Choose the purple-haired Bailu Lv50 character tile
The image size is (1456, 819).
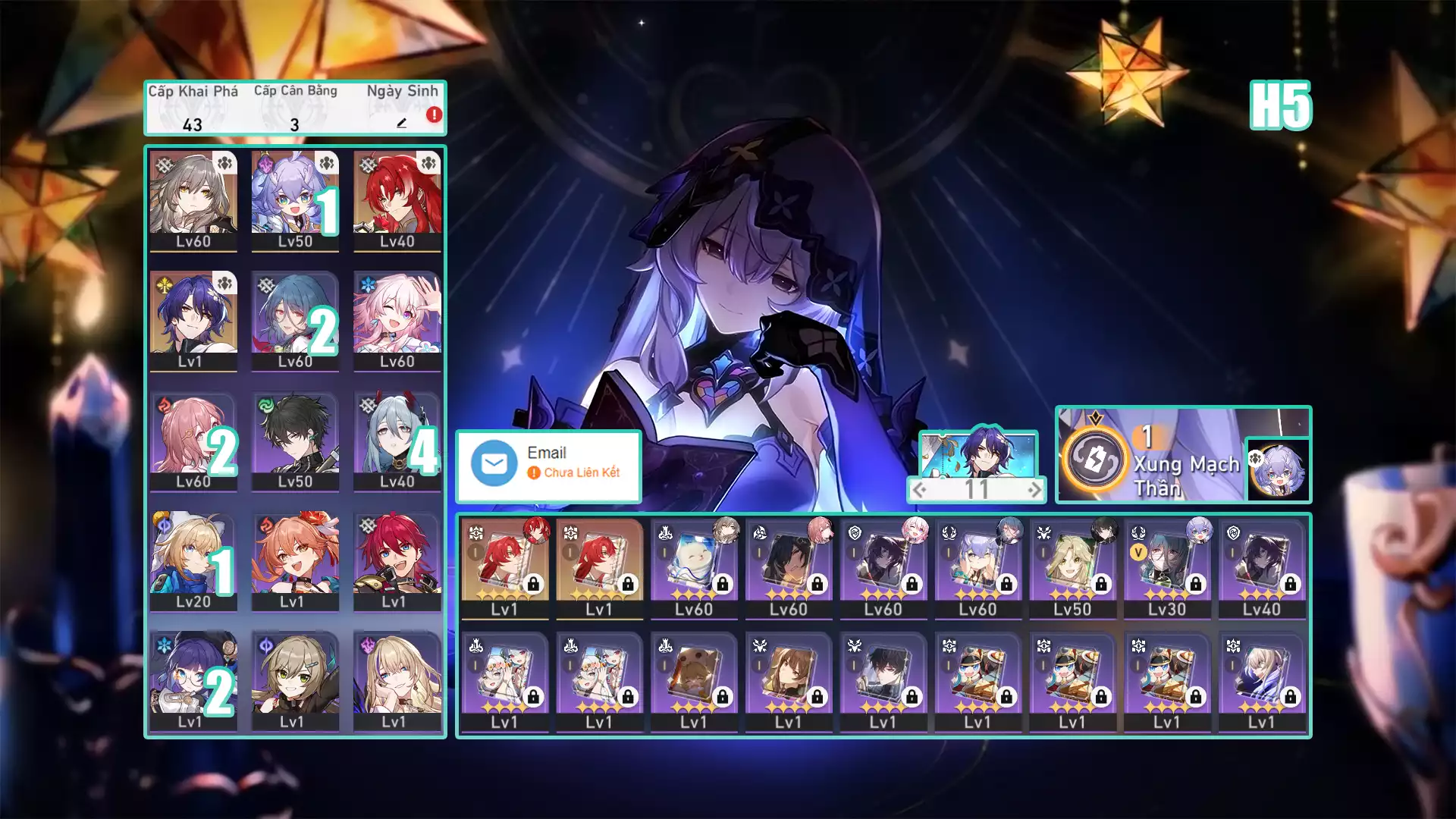coord(295,201)
